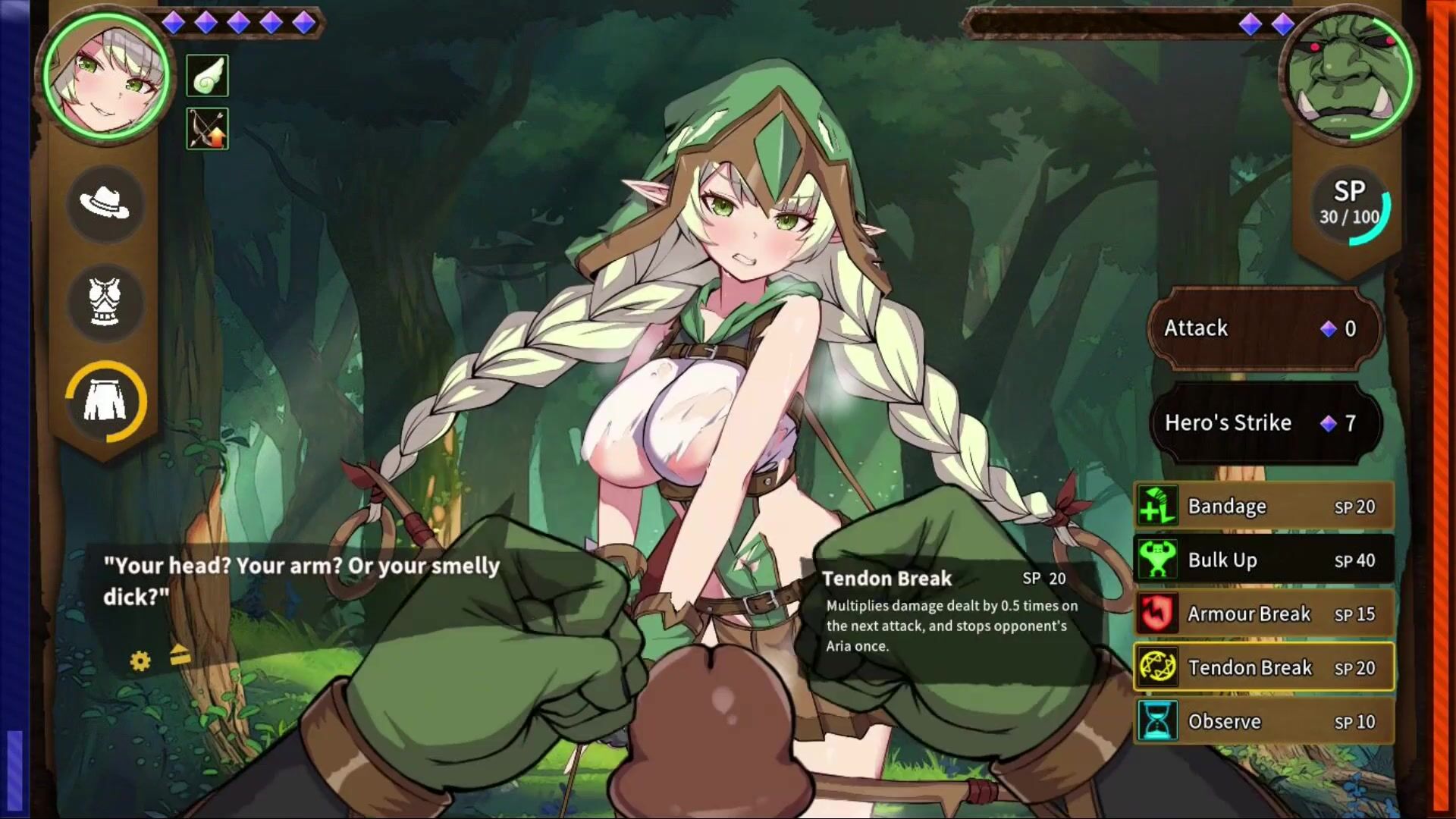The width and height of the screenshot is (1456, 819).
Task: Select the Bandage skill
Action: [x=1263, y=507]
